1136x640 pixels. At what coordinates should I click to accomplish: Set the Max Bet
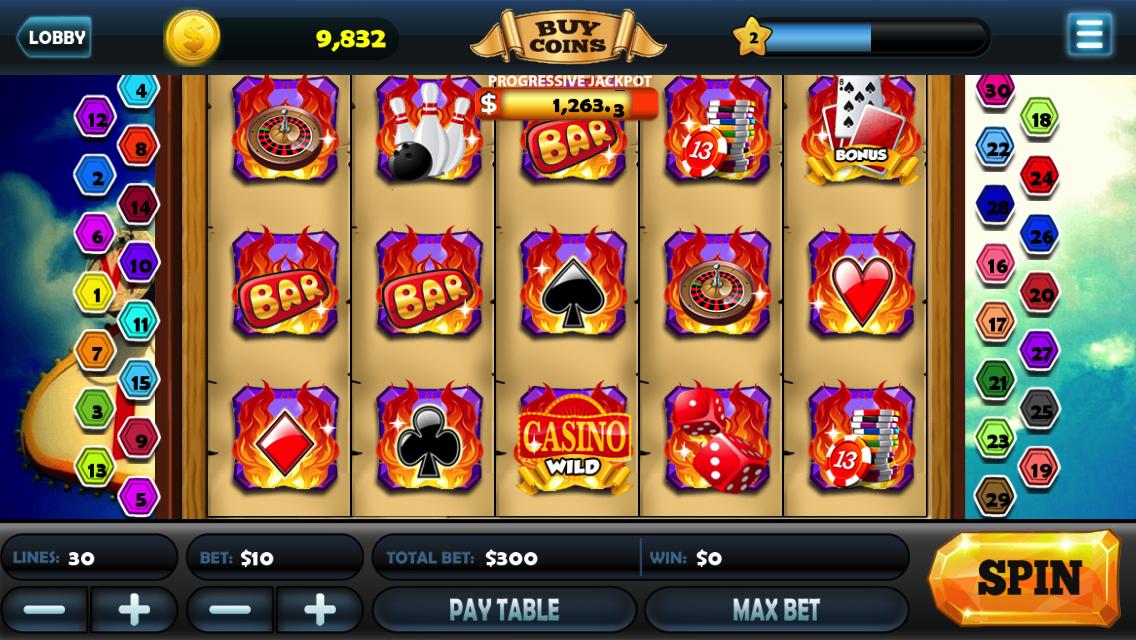[x=776, y=609]
